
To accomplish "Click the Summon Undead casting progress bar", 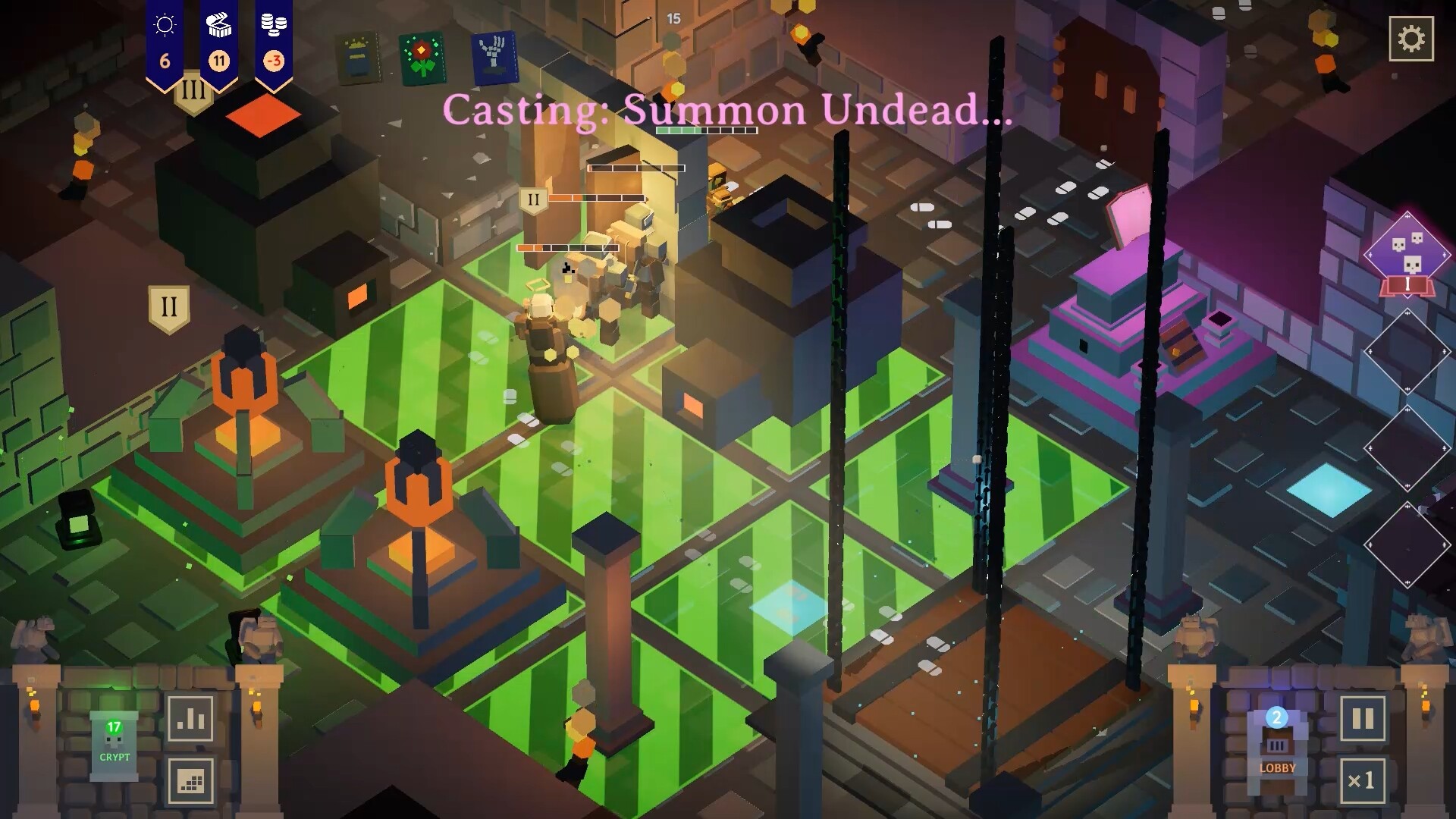I will pos(705,129).
